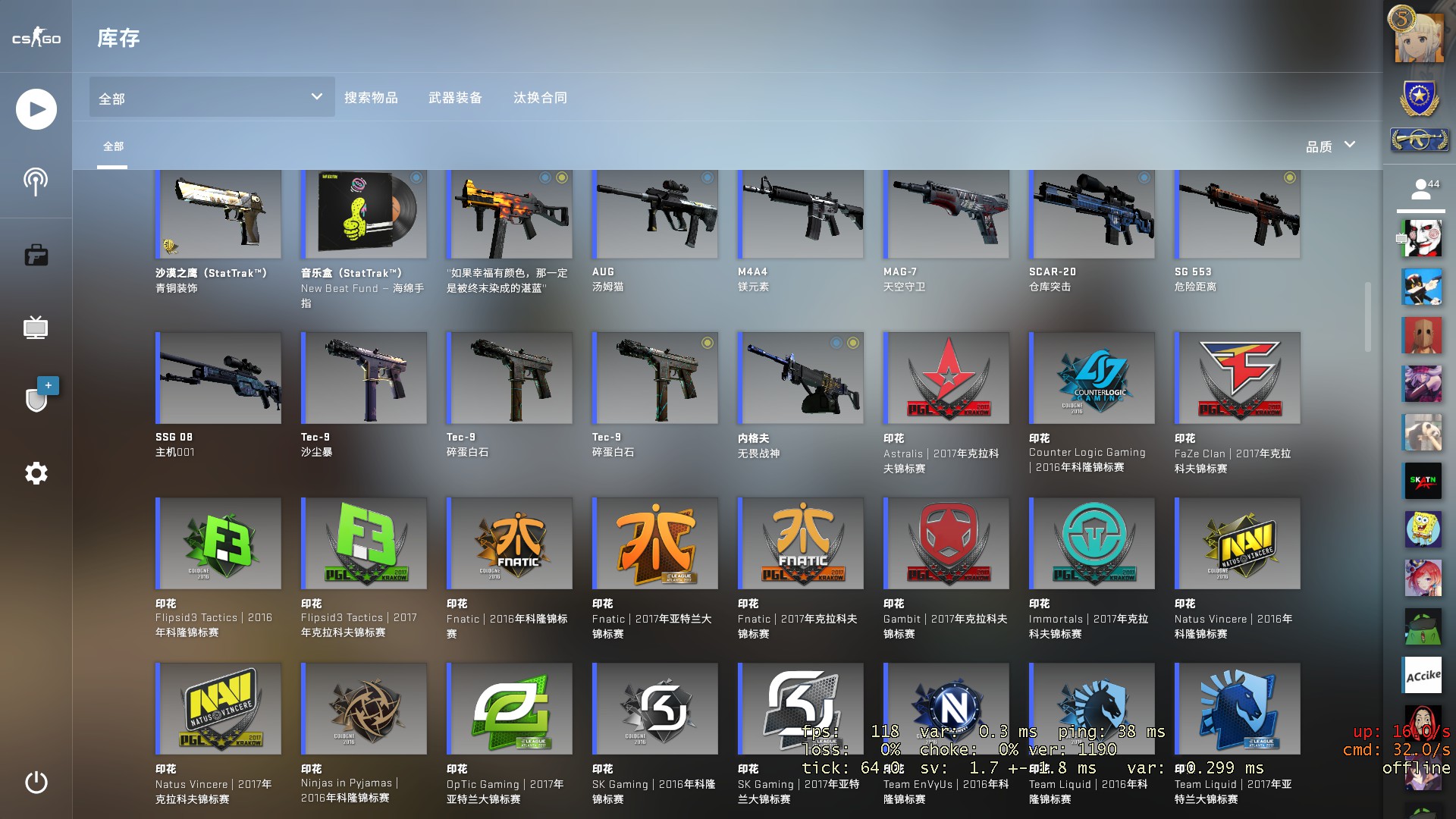Choose the OpTic Gaming Atlanta 2017 sticker
This screenshot has width=1456, height=819.
point(510,708)
